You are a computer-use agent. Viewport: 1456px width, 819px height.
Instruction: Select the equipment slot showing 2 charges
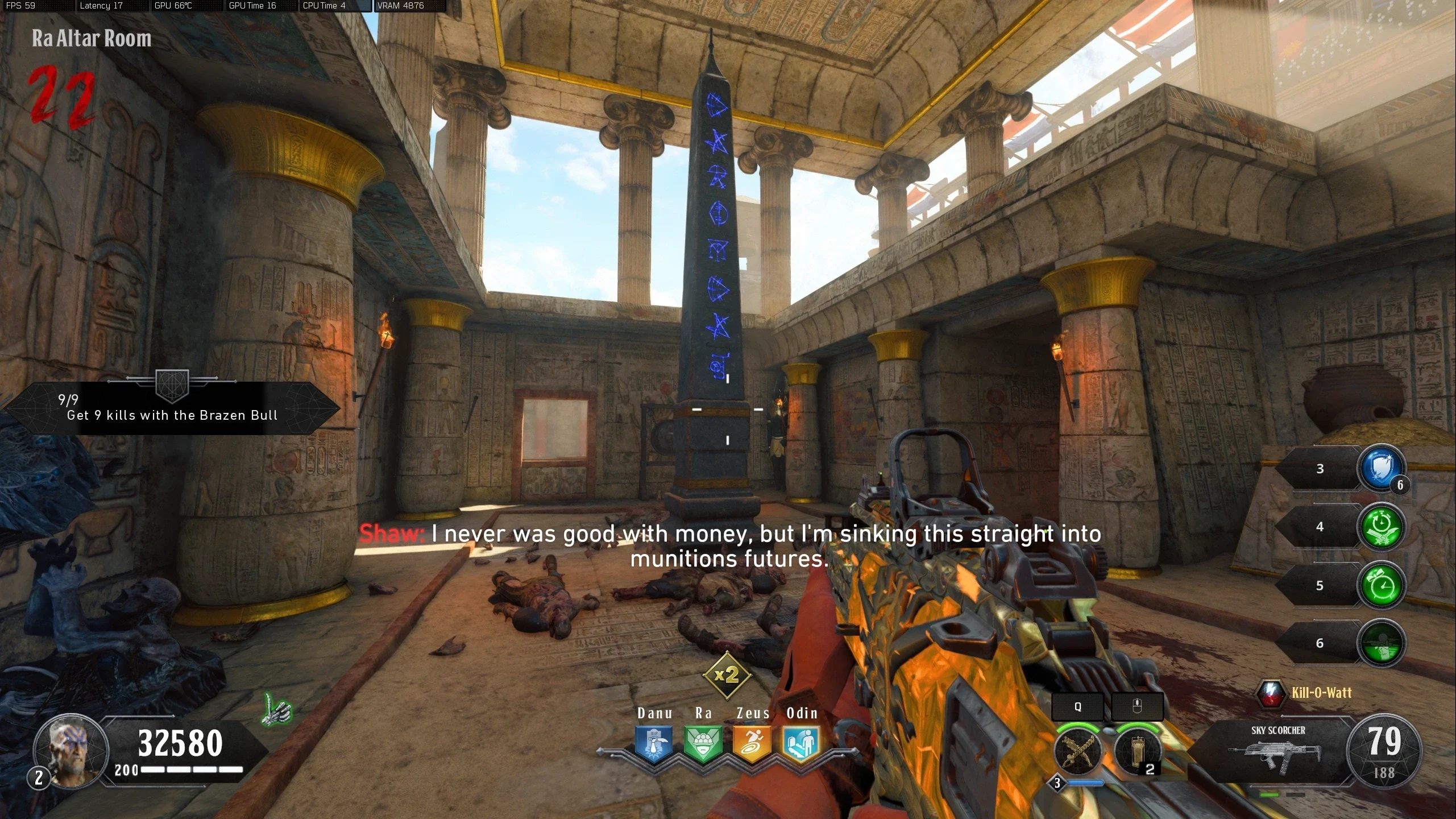click(x=1138, y=750)
